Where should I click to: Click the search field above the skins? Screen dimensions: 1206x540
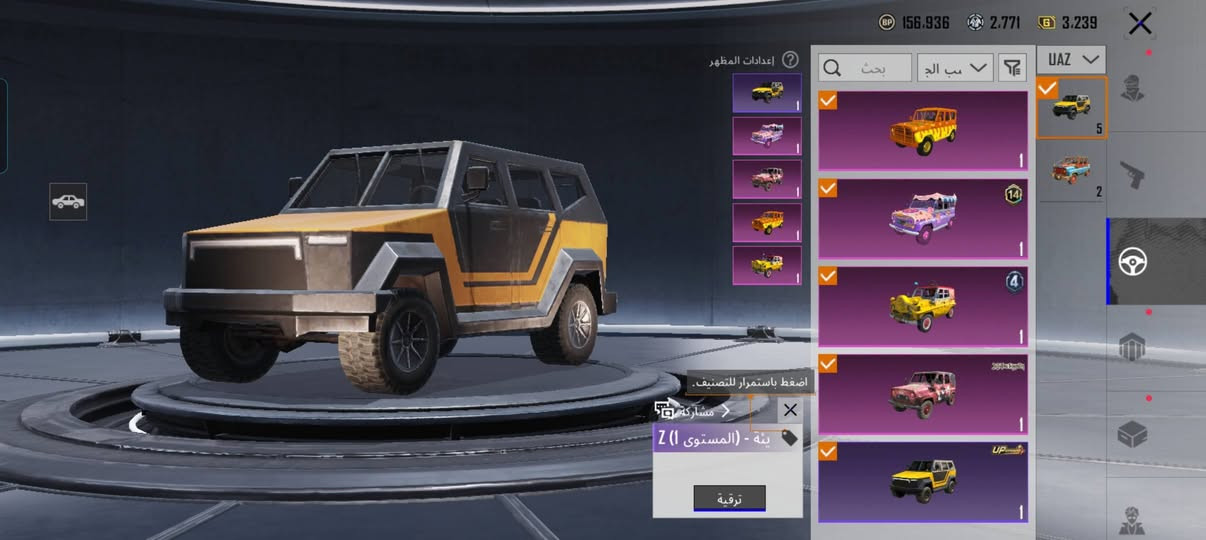[x=866, y=68]
